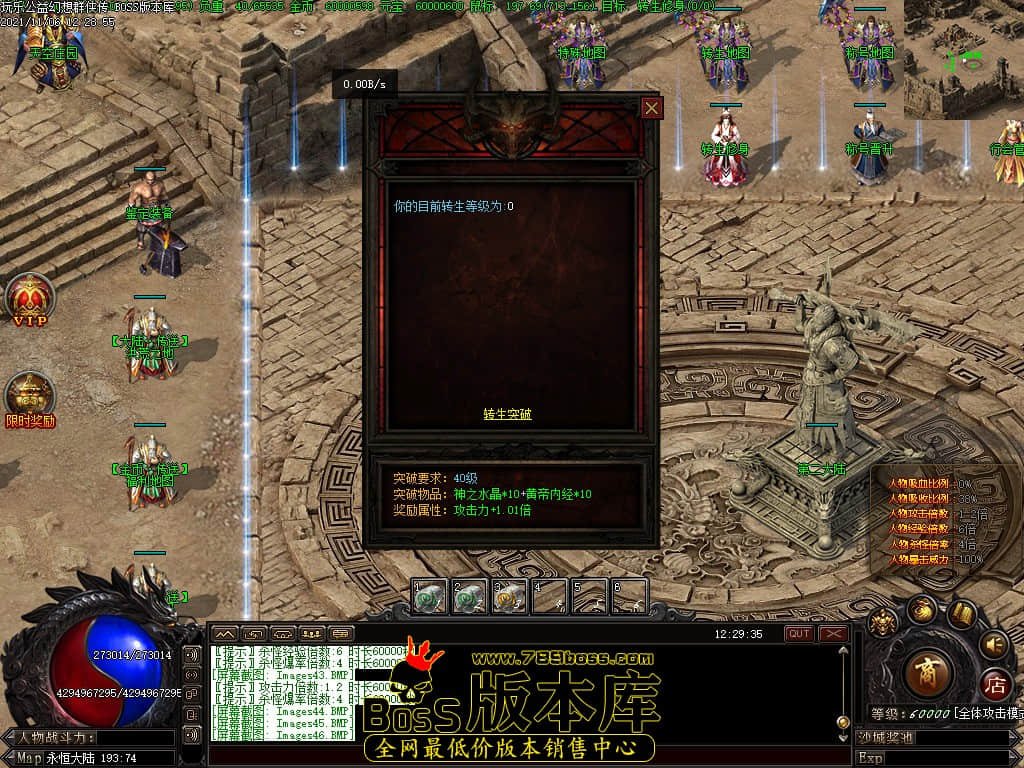Open the VIP menu icon
This screenshot has height=768, width=1024.
coord(30,298)
